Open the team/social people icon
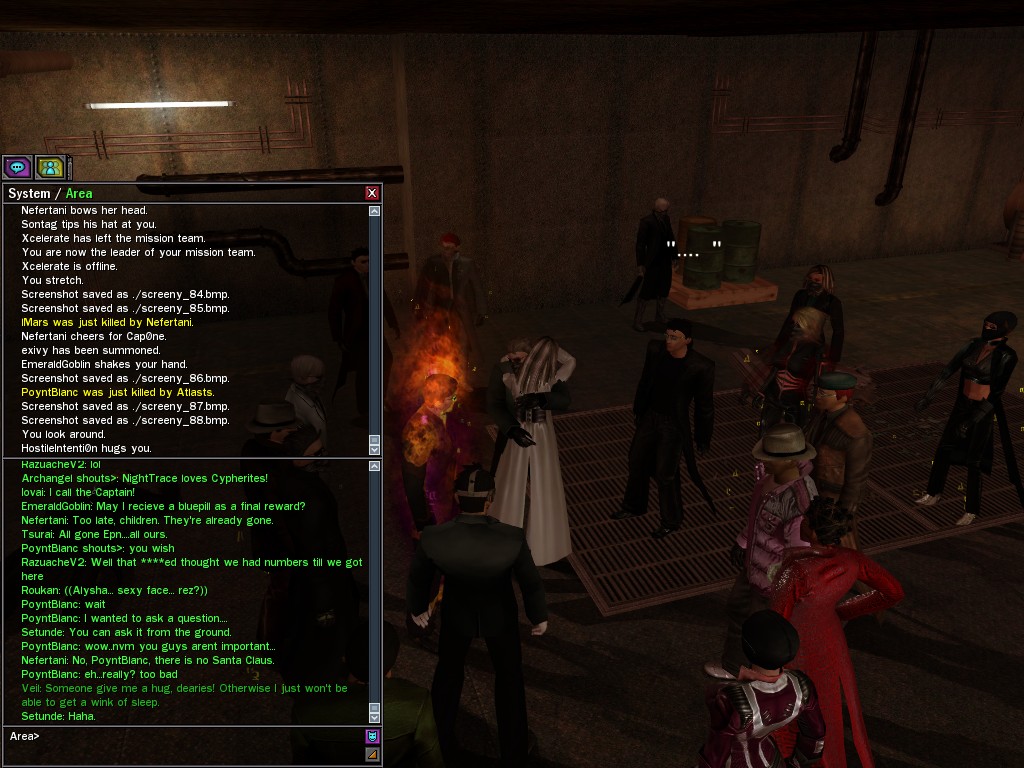This screenshot has width=1024, height=768. coord(50,167)
